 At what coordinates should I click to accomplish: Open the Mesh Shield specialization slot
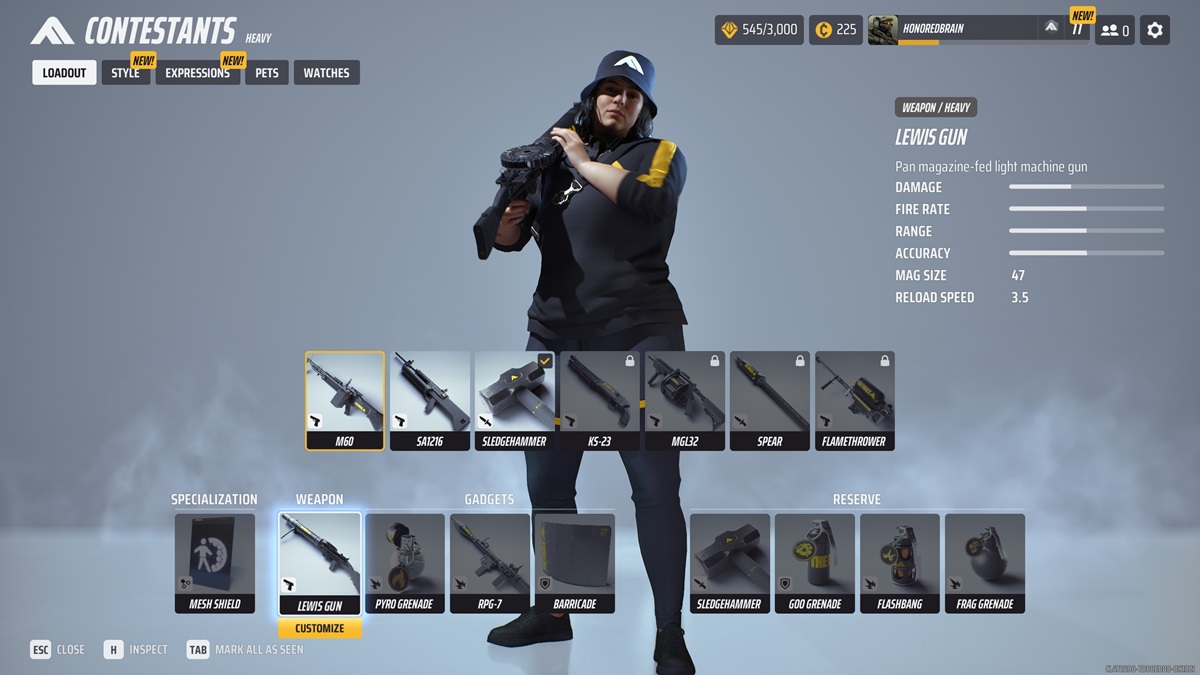click(215, 562)
